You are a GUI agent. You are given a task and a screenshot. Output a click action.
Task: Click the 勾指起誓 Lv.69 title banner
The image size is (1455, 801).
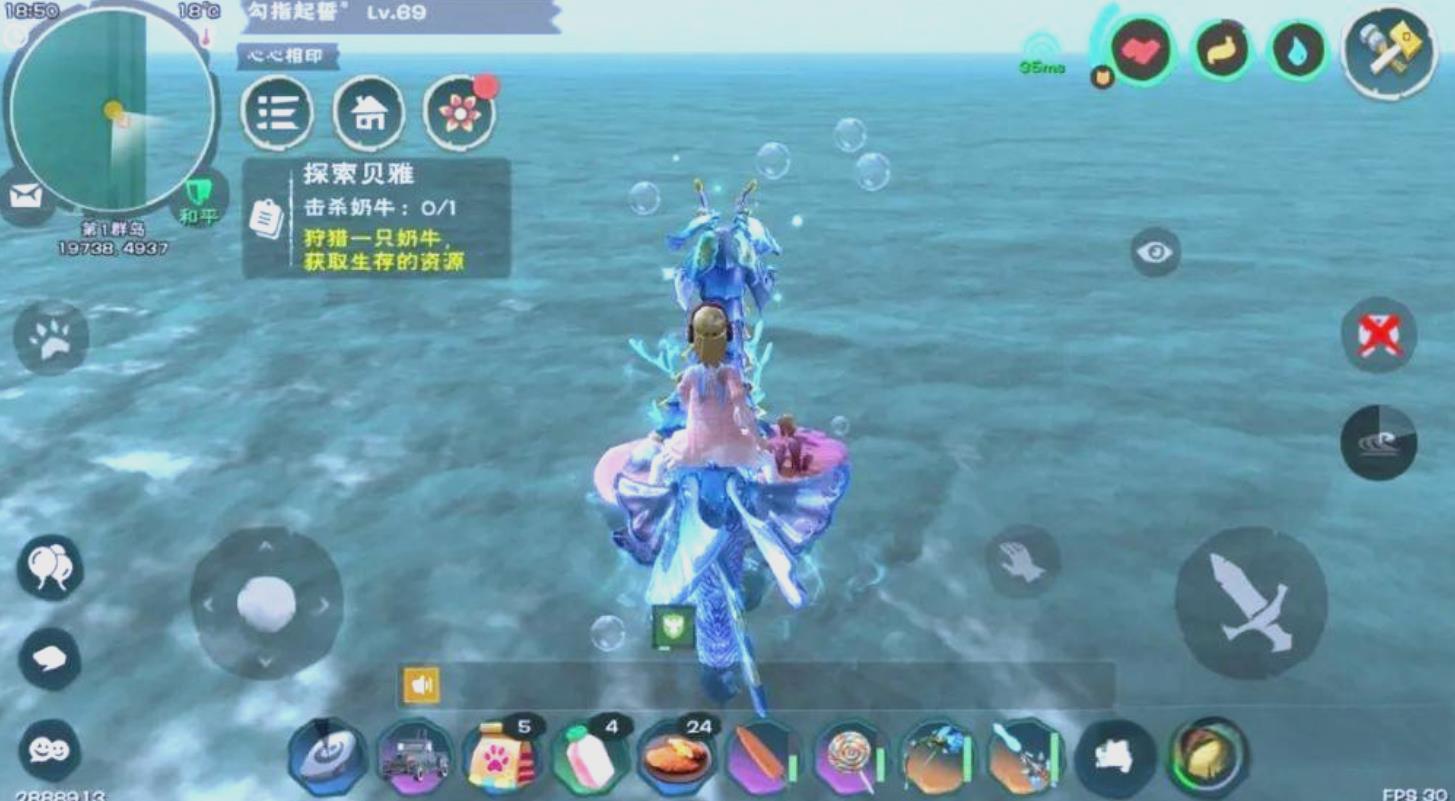[330, 13]
